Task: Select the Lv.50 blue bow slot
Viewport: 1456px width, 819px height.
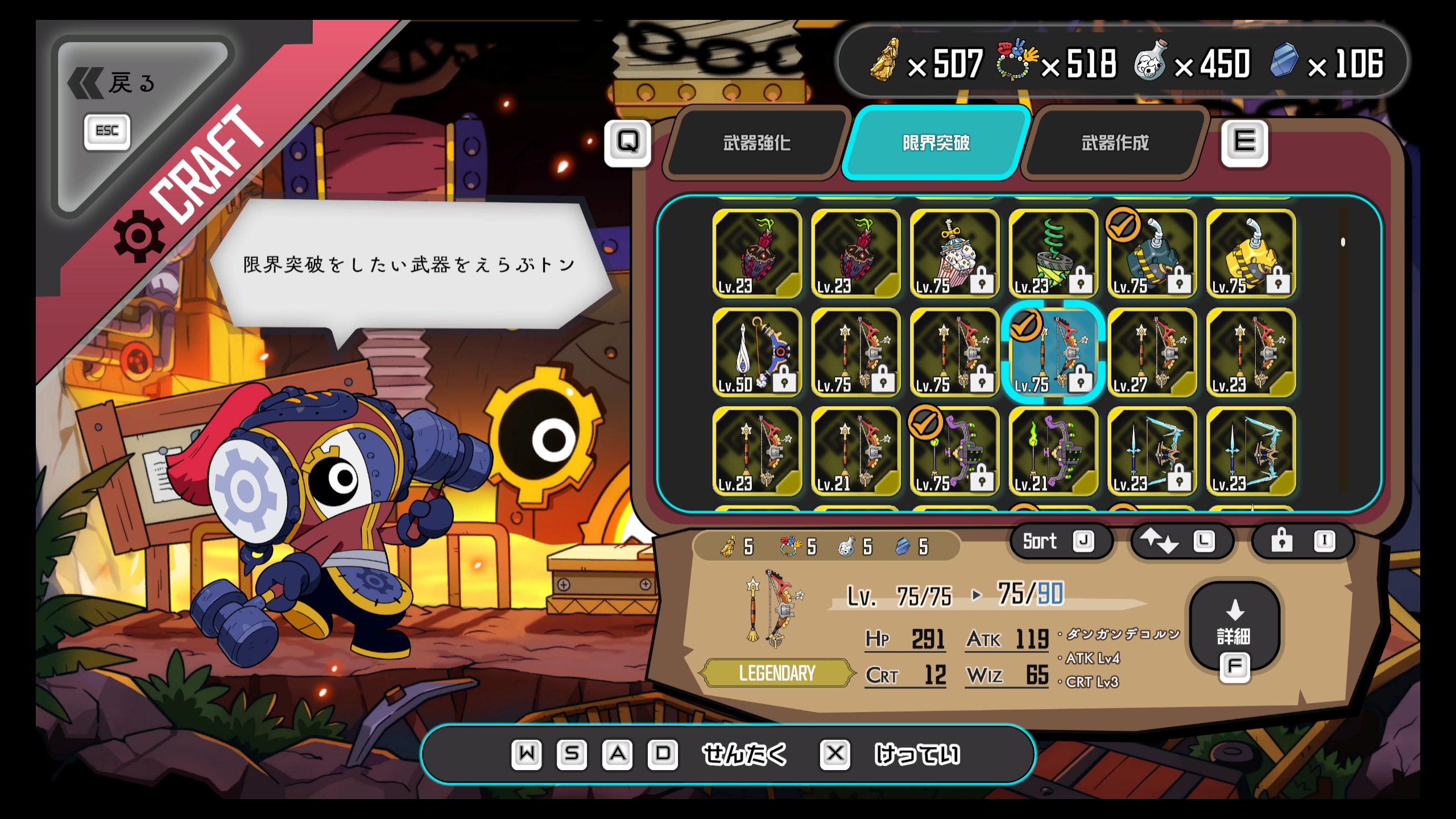Action: click(756, 353)
